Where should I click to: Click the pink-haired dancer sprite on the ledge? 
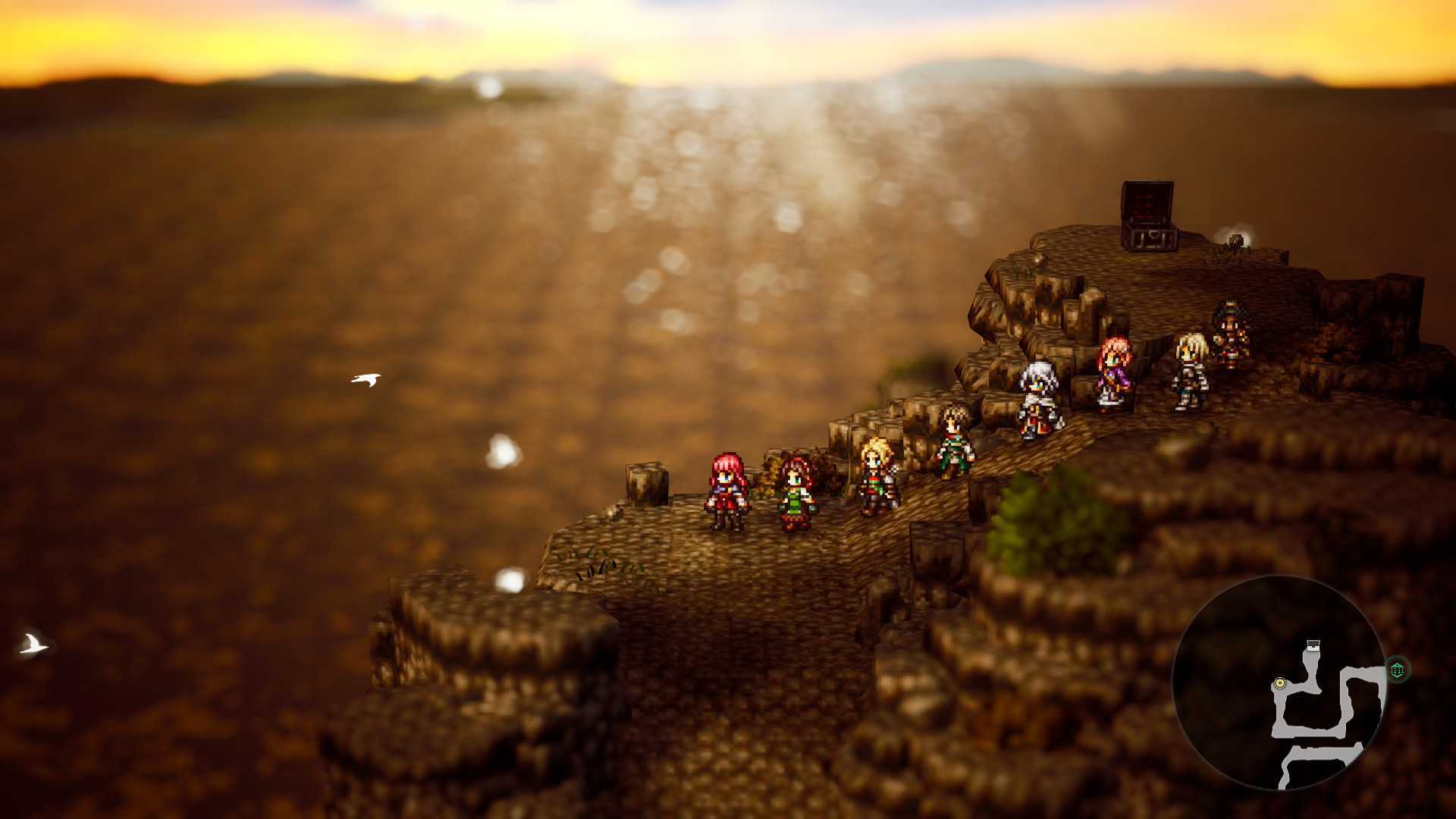tap(1114, 370)
